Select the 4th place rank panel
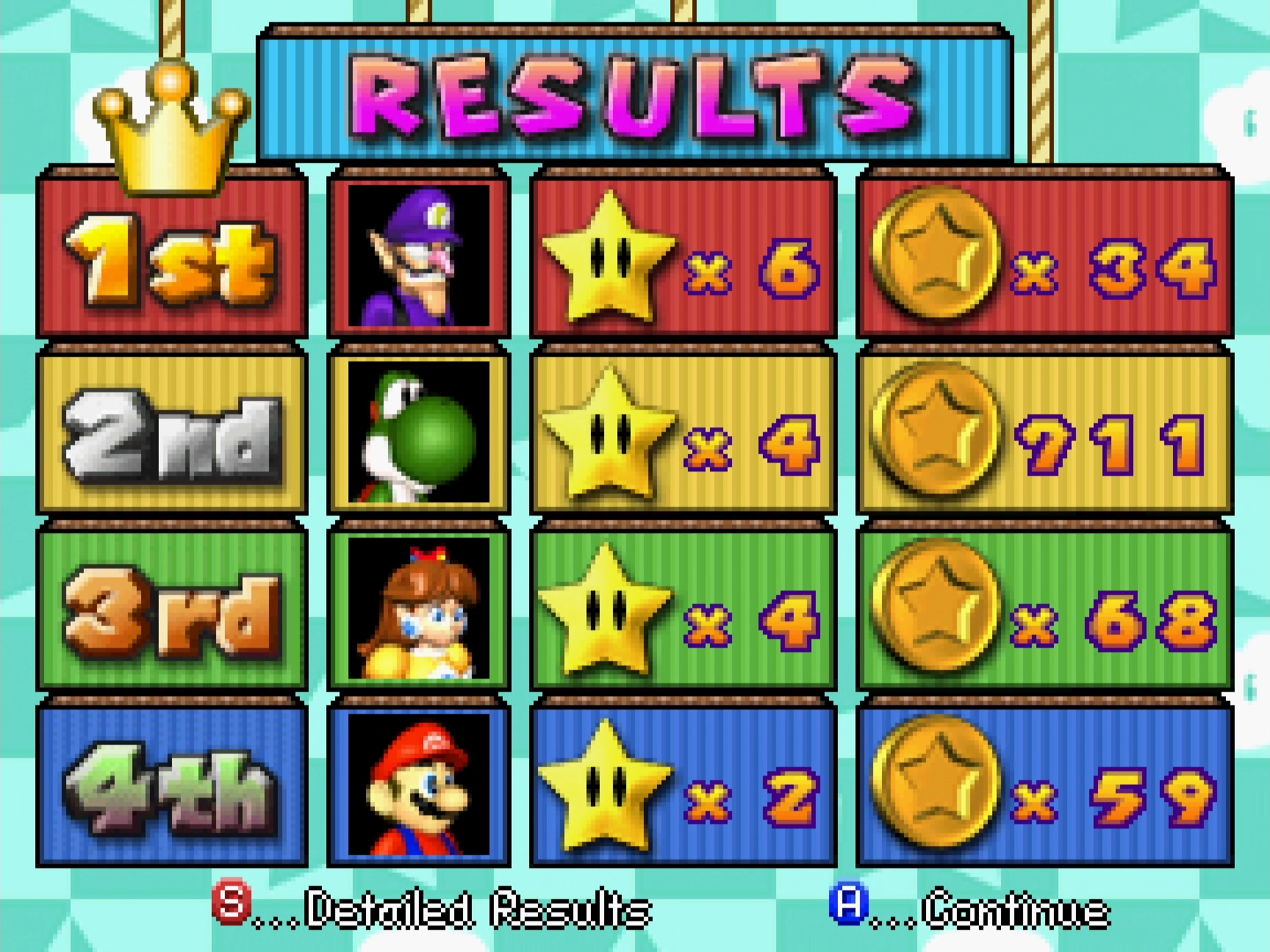 point(171,785)
